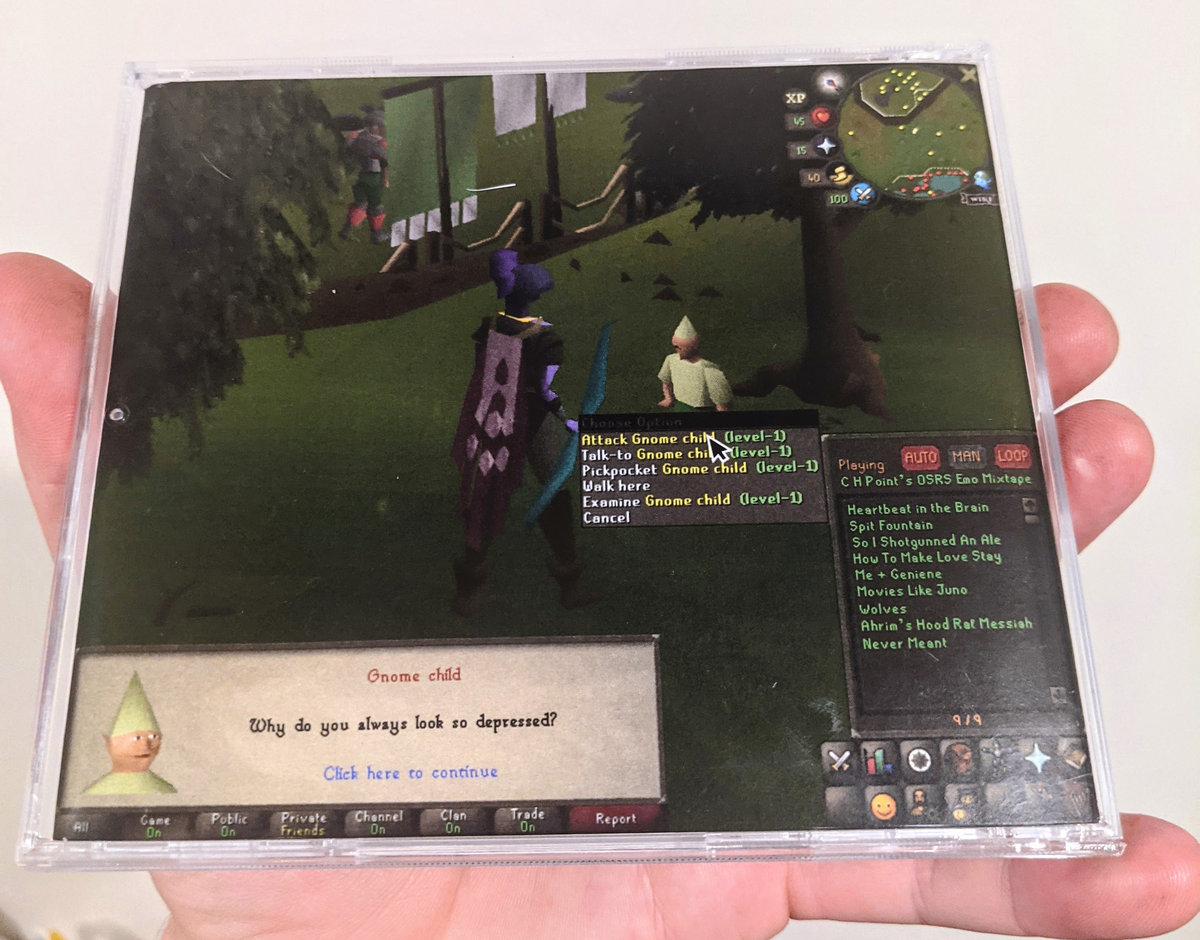The image size is (1200, 940).
Task: Click the crossed swords special attack orb
Action: (x=859, y=194)
